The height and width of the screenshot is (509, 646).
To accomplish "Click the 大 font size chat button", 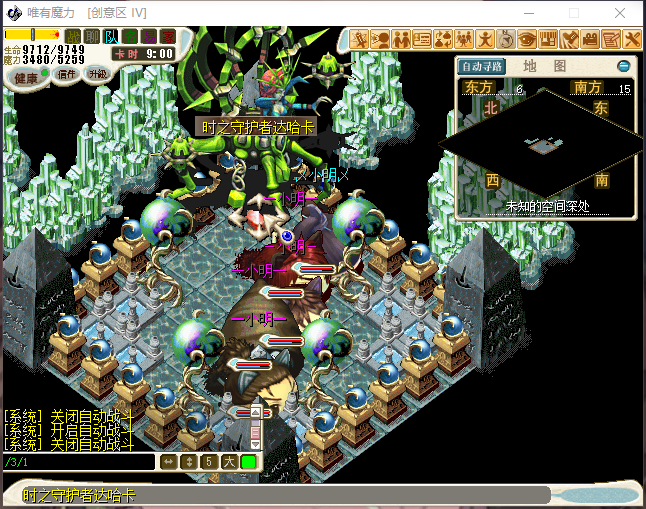I will pyautogui.click(x=228, y=462).
